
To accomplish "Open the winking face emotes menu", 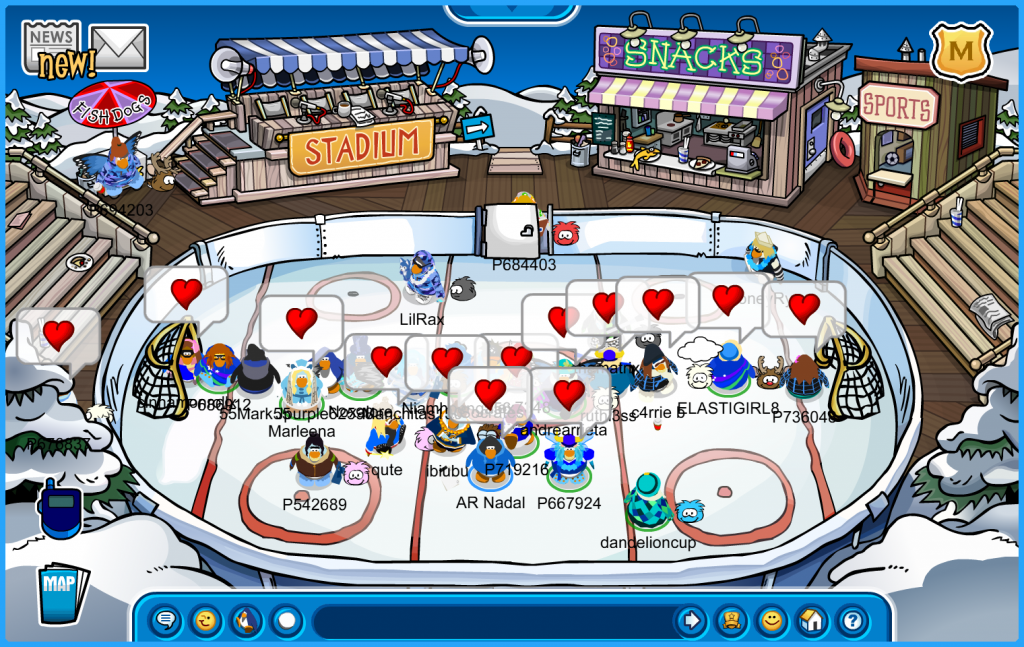I will pyautogui.click(x=206, y=621).
